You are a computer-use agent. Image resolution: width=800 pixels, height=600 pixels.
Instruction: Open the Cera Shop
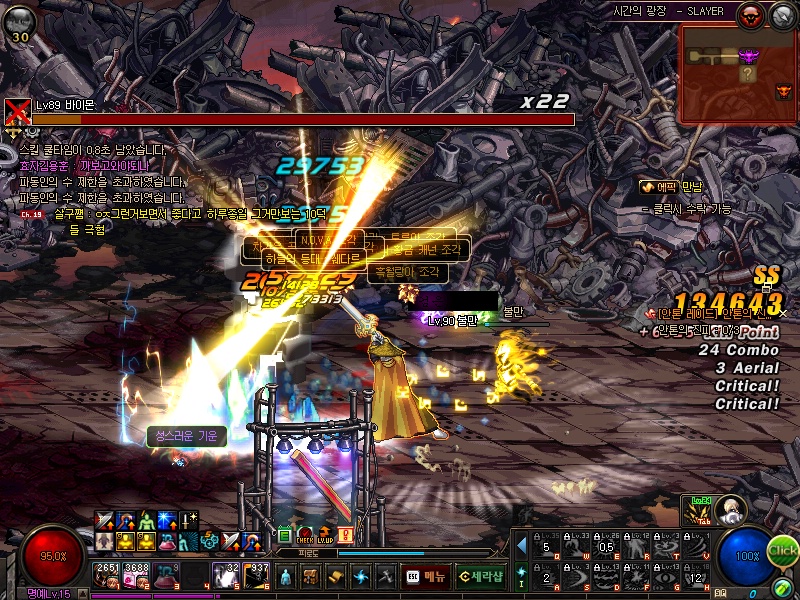click(481, 576)
